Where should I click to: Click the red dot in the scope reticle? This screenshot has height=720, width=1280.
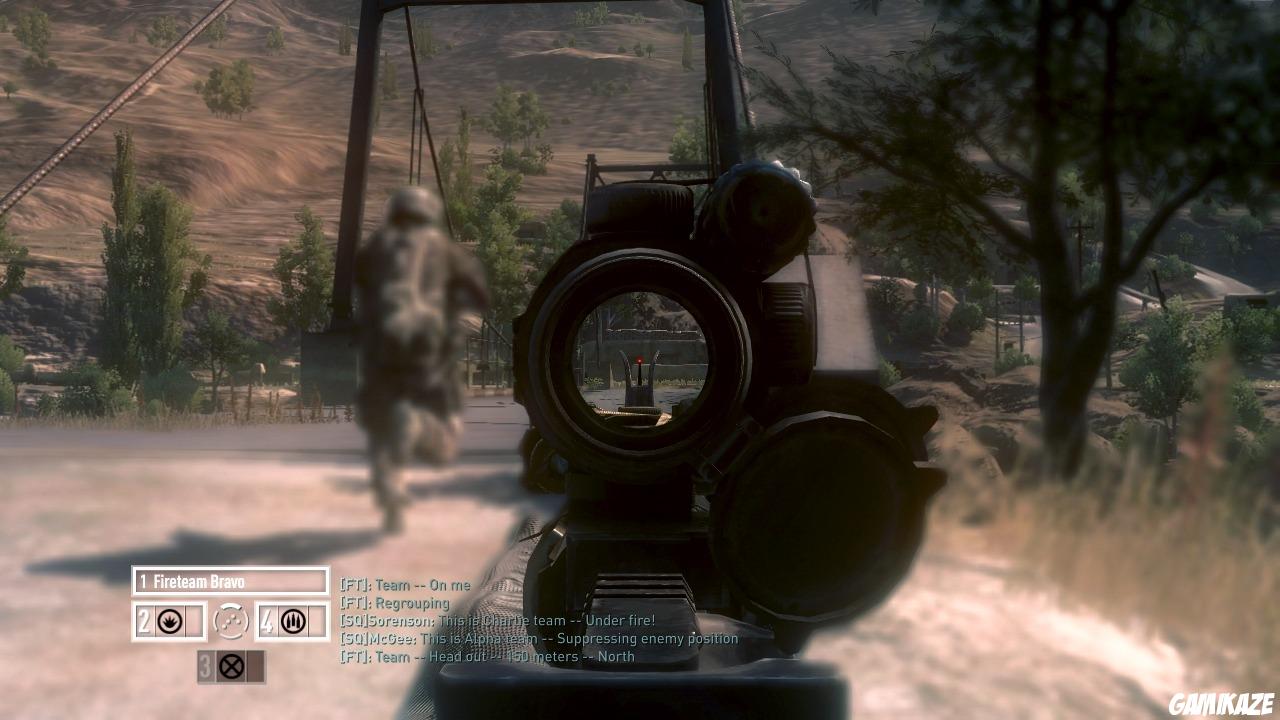(x=637, y=360)
